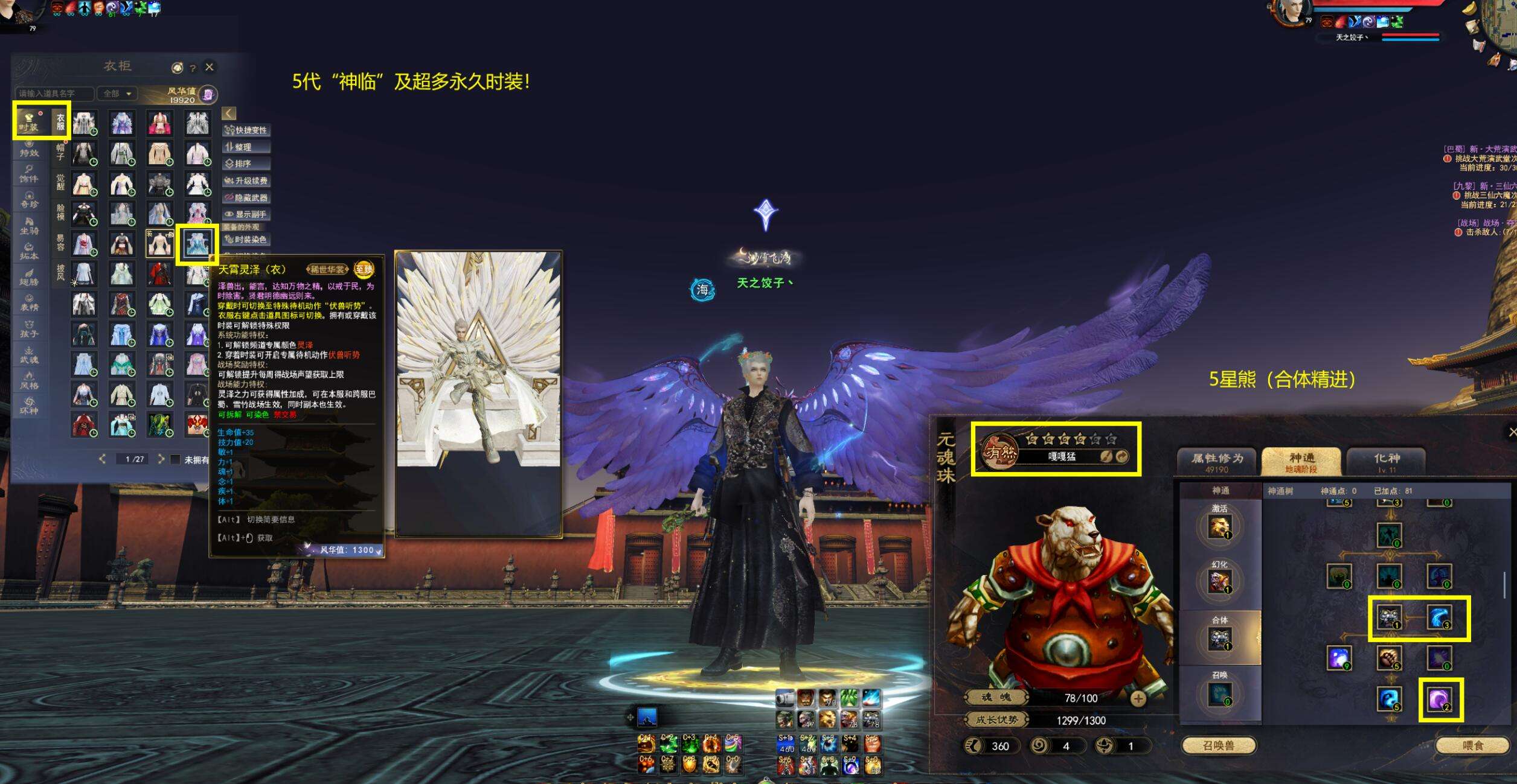Open 时装染色 outfit dyeing
Viewport: 1517px width, 784px height.
246,240
